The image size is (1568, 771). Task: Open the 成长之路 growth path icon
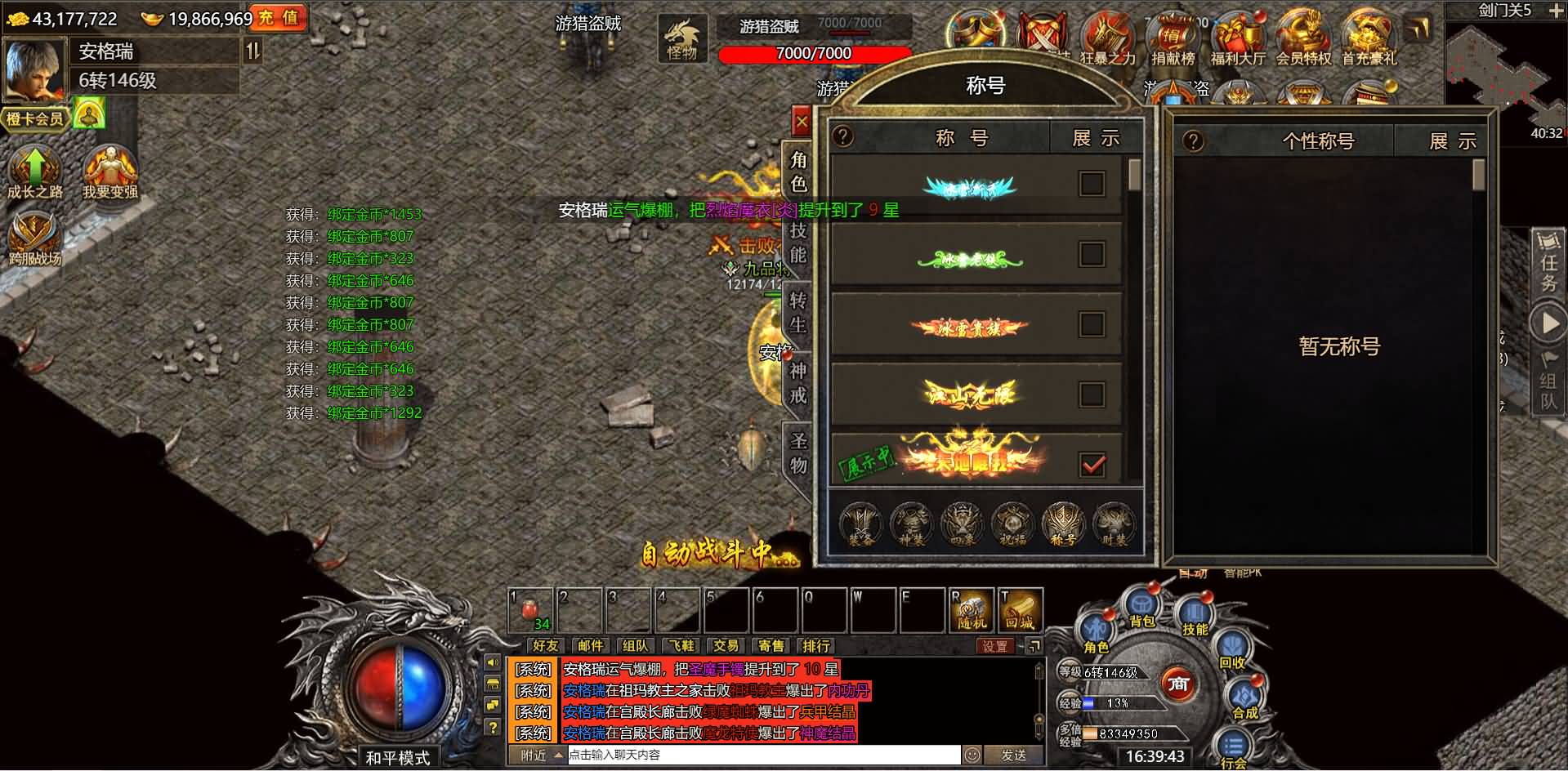click(34, 172)
